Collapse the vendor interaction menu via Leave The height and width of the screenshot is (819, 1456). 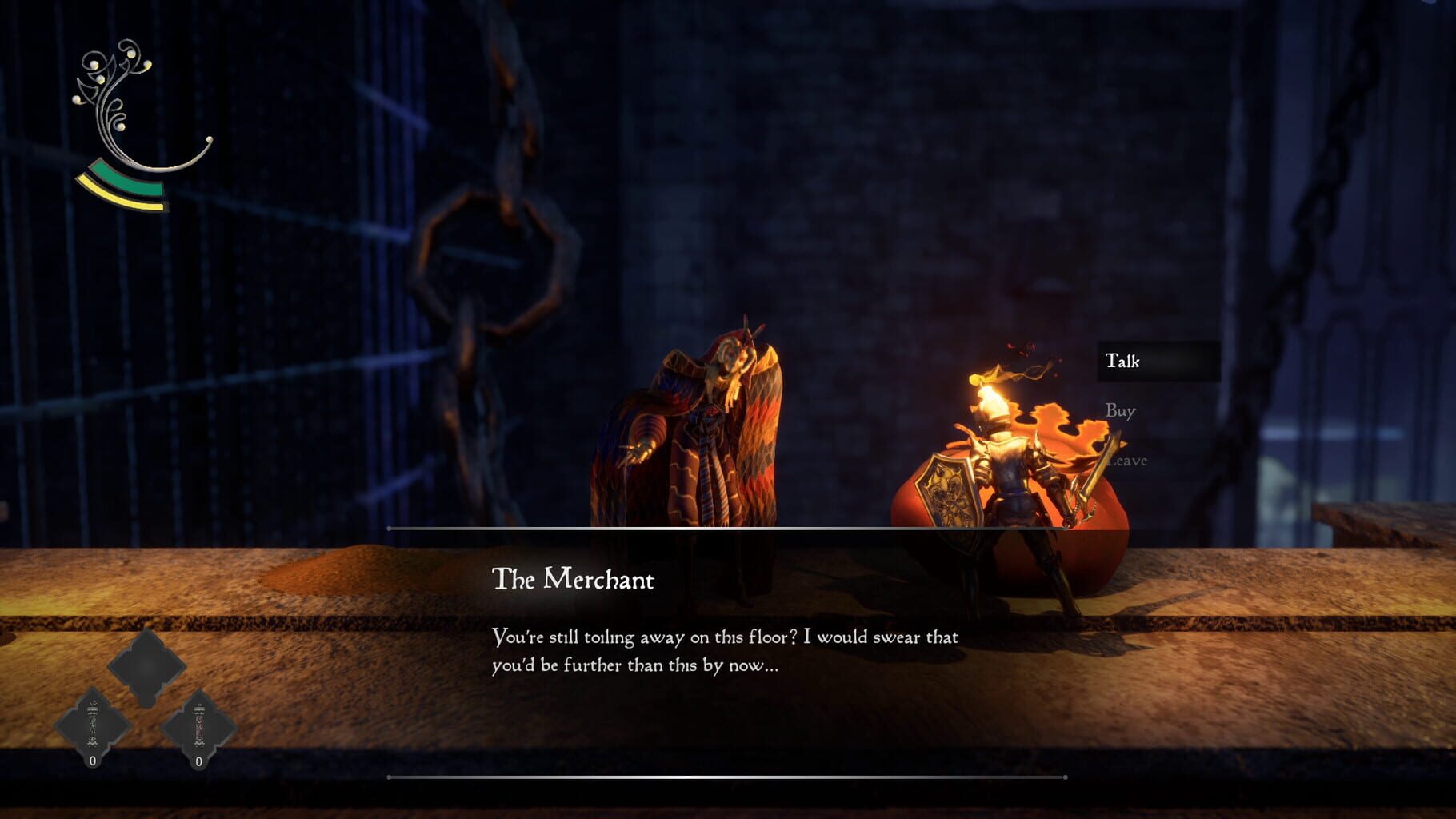[x=1128, y=460]
